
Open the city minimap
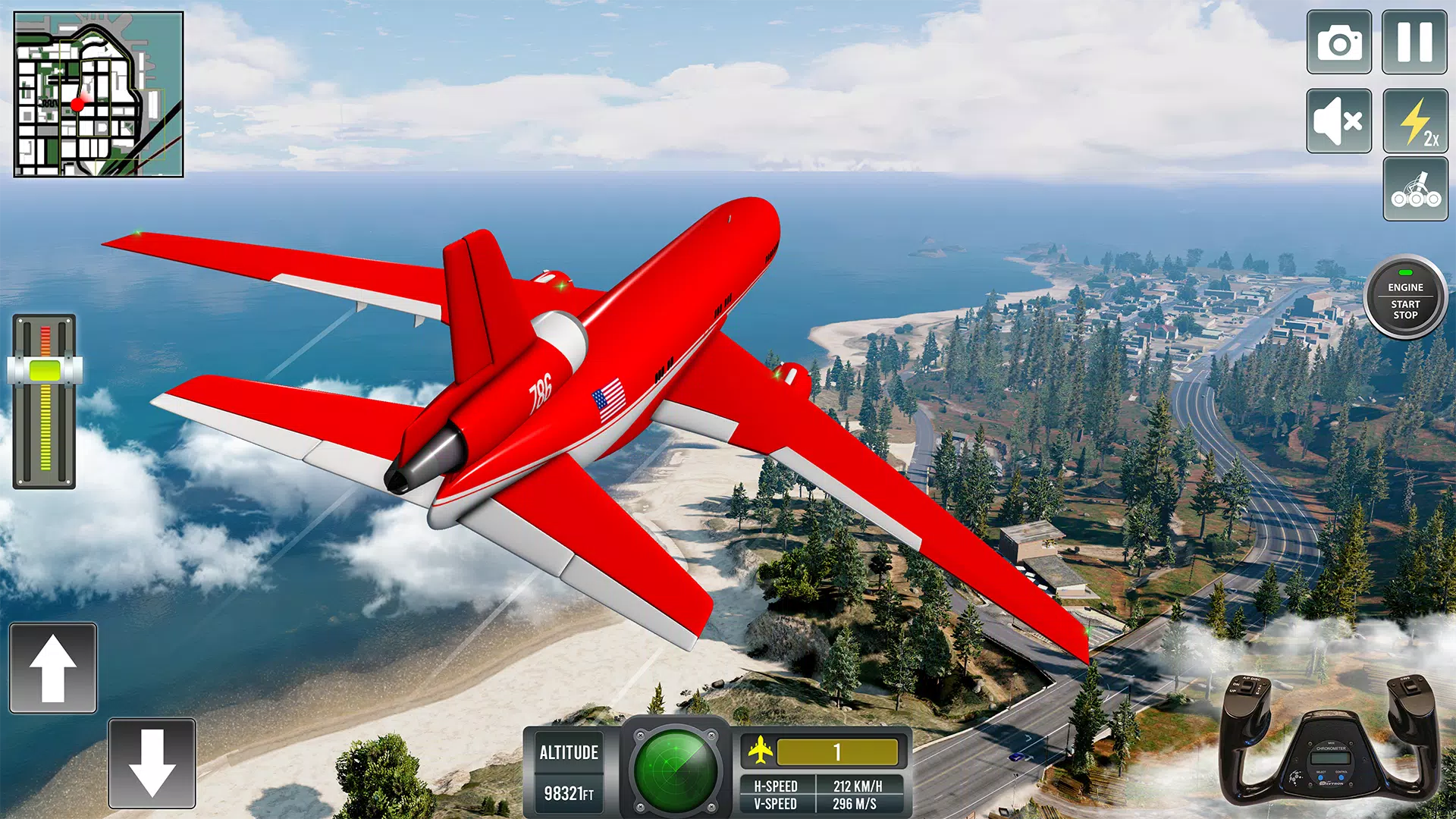pyautogui.click(x=99, y=95)
